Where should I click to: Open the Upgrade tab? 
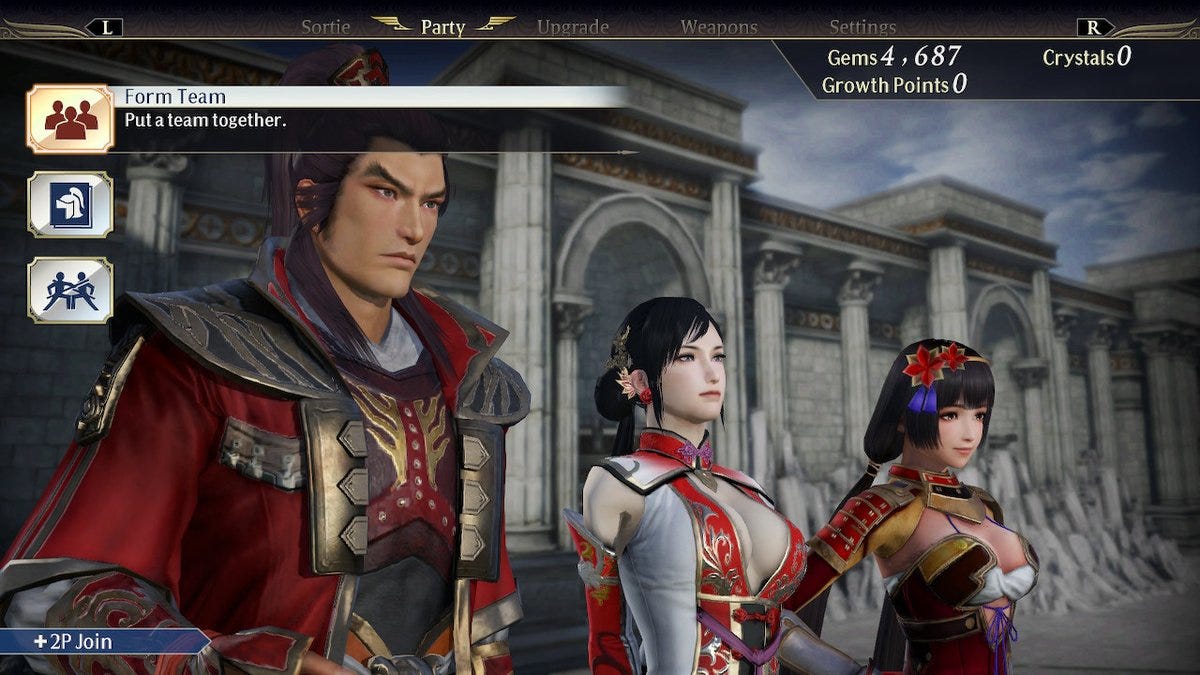(x=573, y=27)
